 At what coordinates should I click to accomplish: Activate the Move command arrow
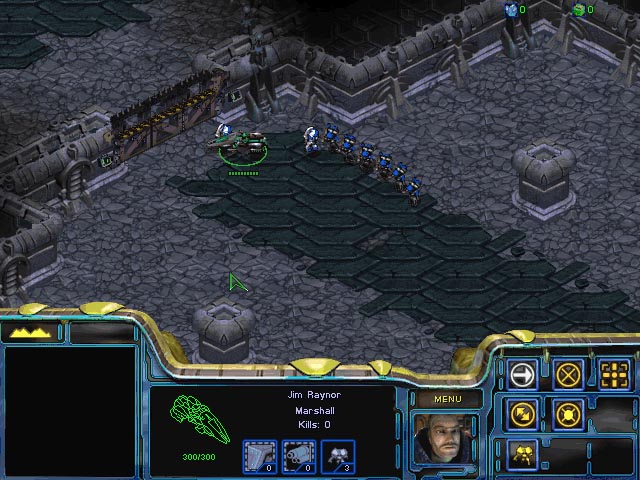click(522, 374)
